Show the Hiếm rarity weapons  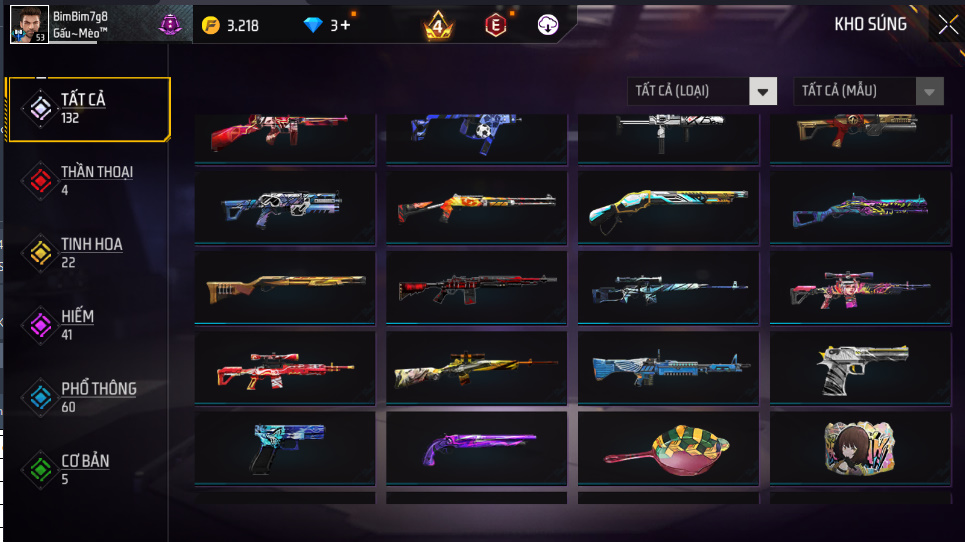pyautogui.click(x=88, y=324)
